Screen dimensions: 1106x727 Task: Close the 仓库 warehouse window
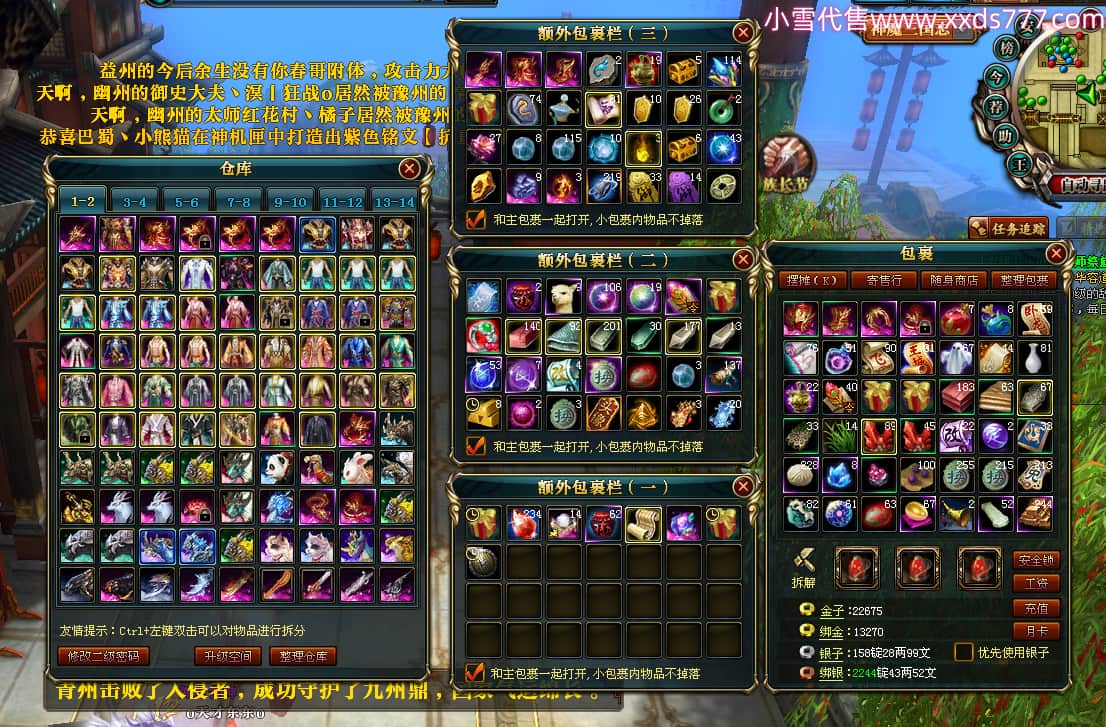(x=409, y=169)
